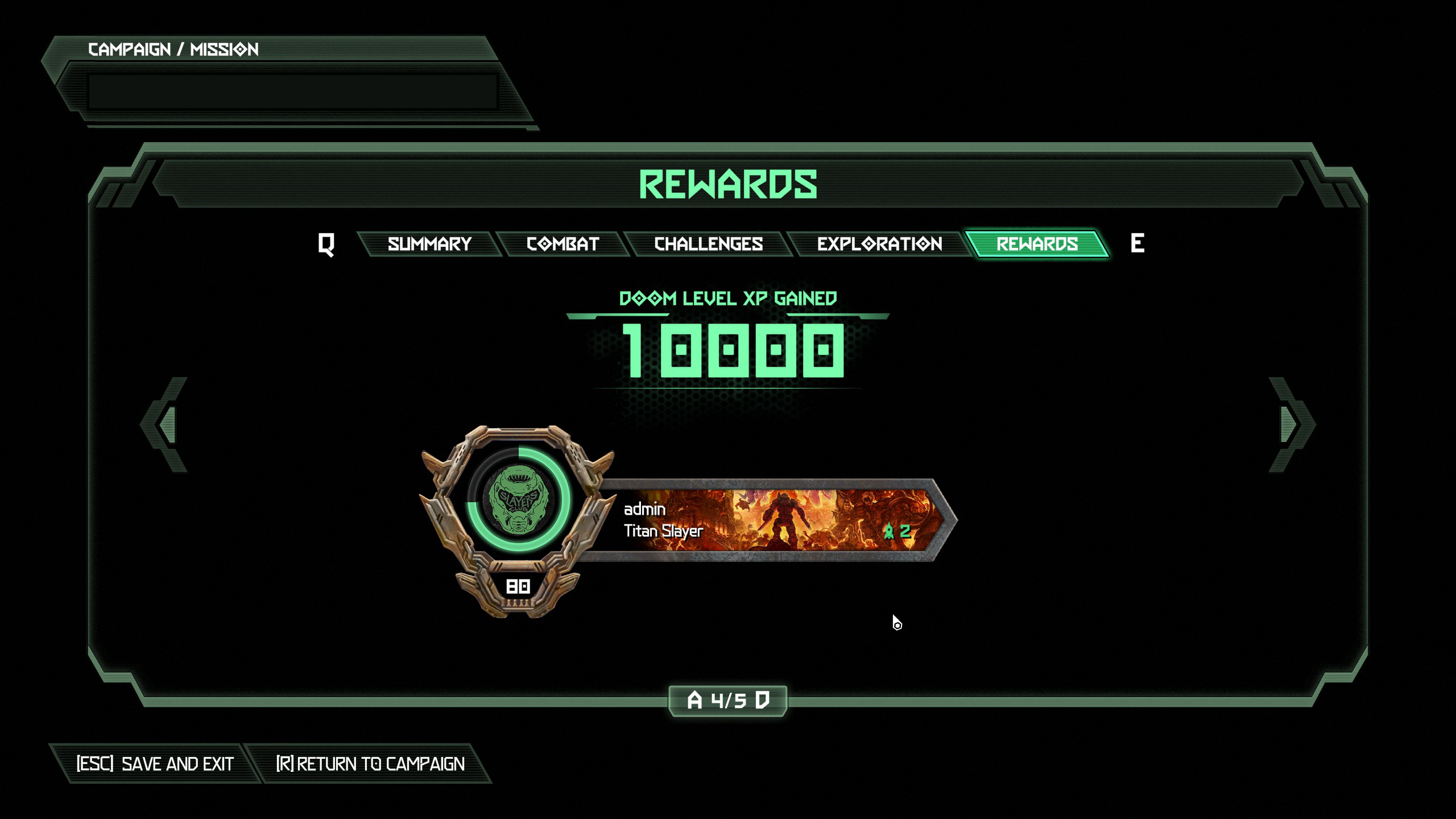Advance to next page with right arrow
Viewport: 1456px width, 819px height.
1291,424
